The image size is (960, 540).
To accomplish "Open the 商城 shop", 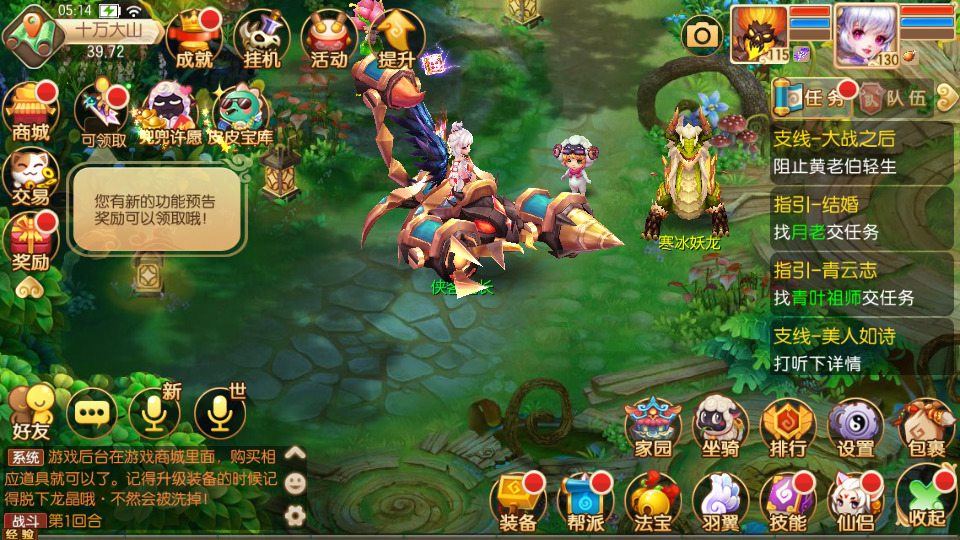I will click(30, 110).
